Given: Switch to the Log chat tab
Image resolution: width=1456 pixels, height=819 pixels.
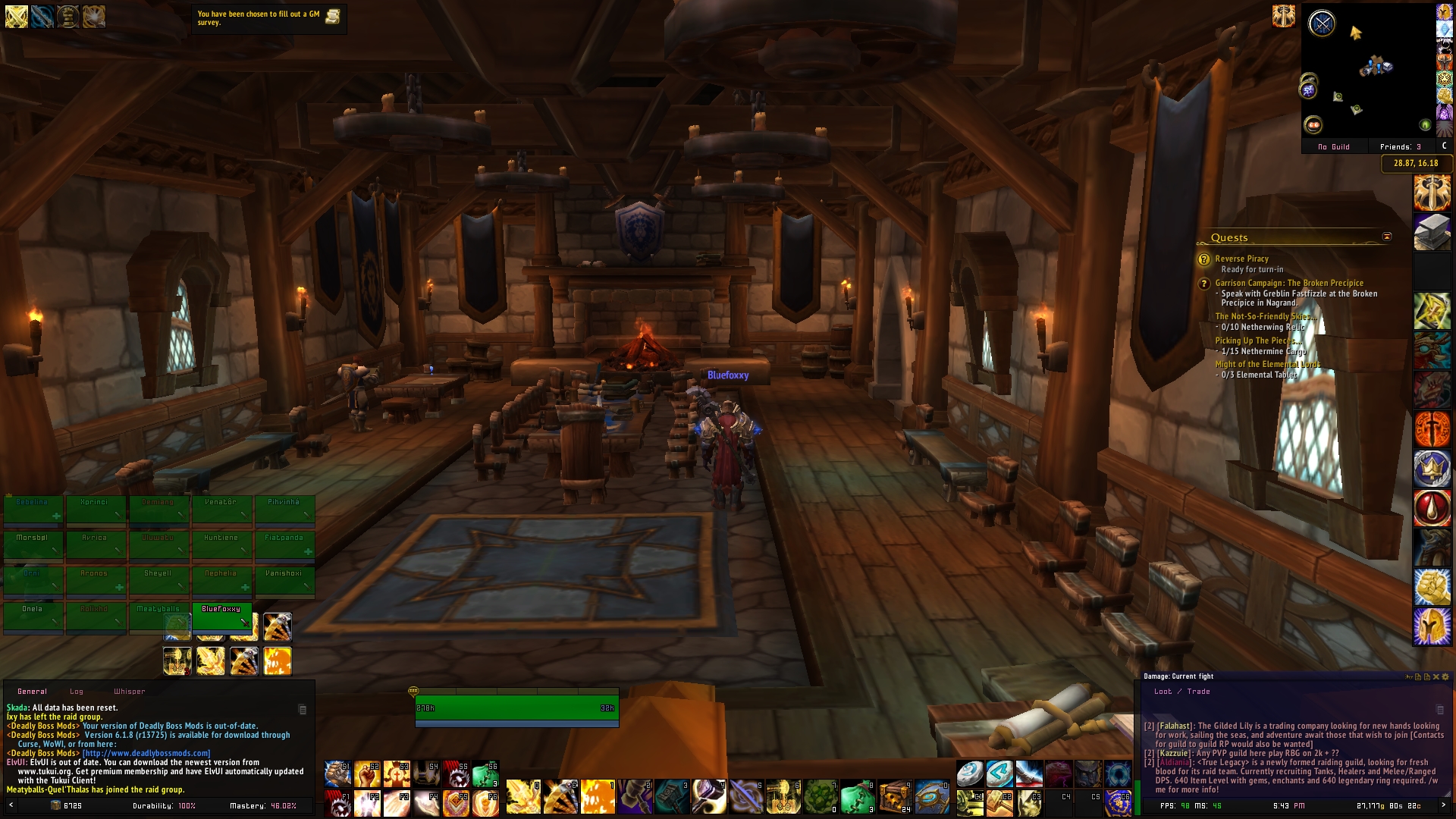Looking at the screenshot, I should click(77, 691).
